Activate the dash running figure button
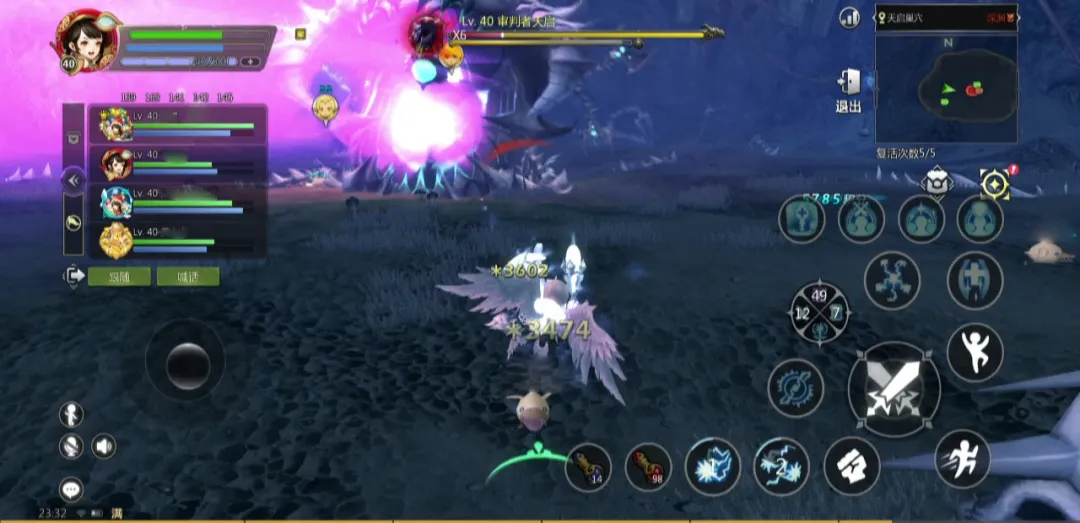This screenshot has width=1080, height=523. [962, 458]
